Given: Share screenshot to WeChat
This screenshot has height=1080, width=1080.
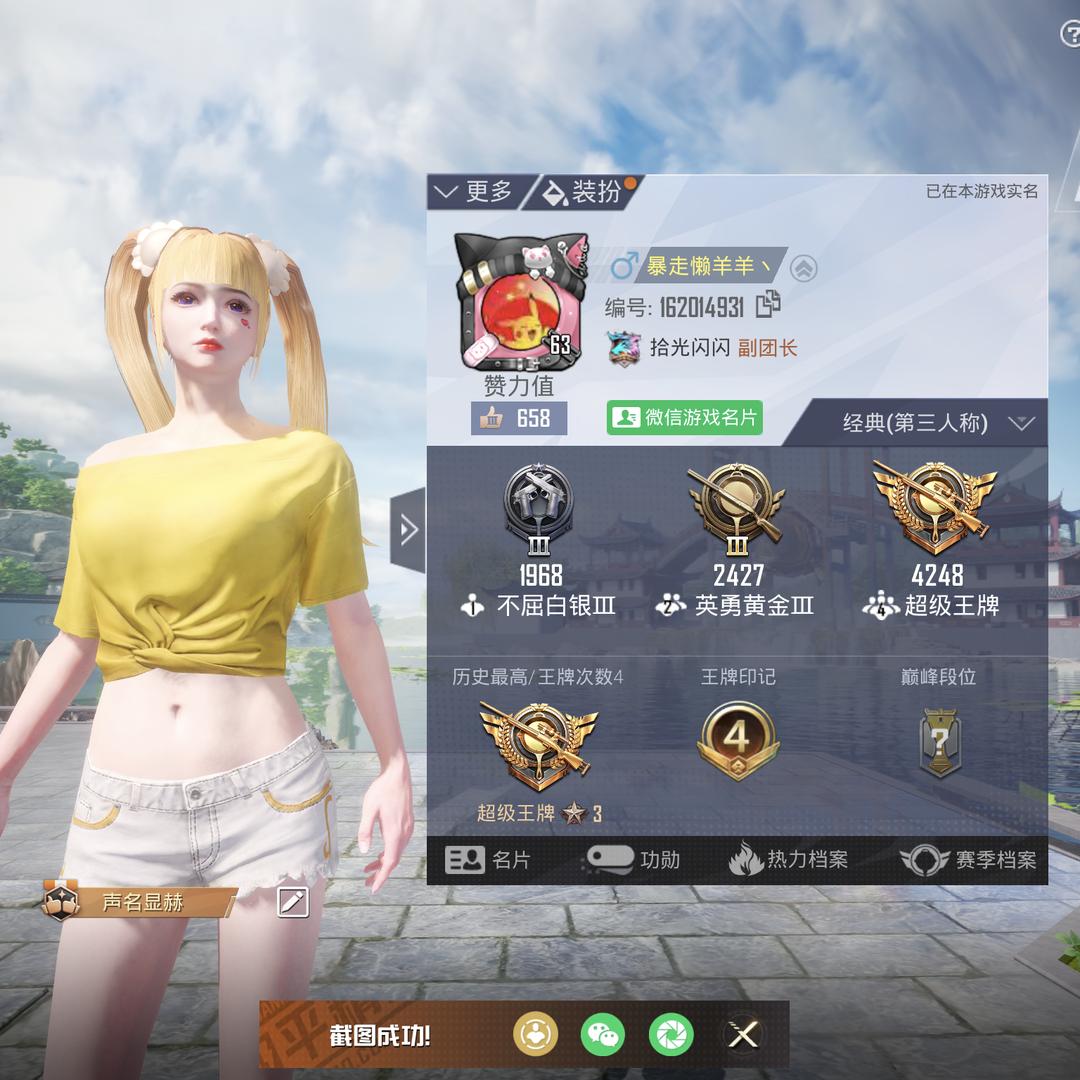Looking at the screenshot, I should tap(603, 1034).
